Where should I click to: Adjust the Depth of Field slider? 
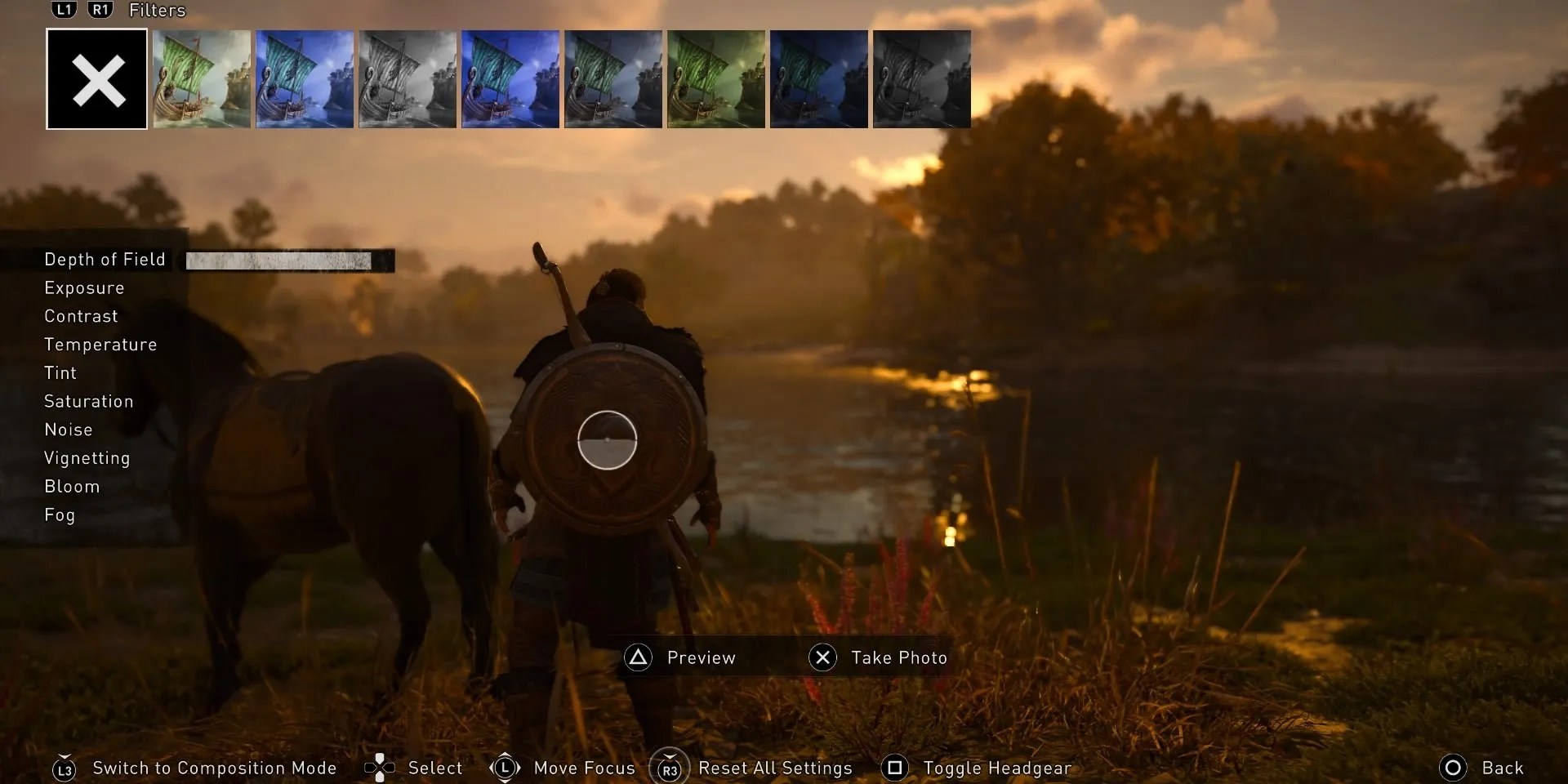pyautogui.click(x=288, y=260)
